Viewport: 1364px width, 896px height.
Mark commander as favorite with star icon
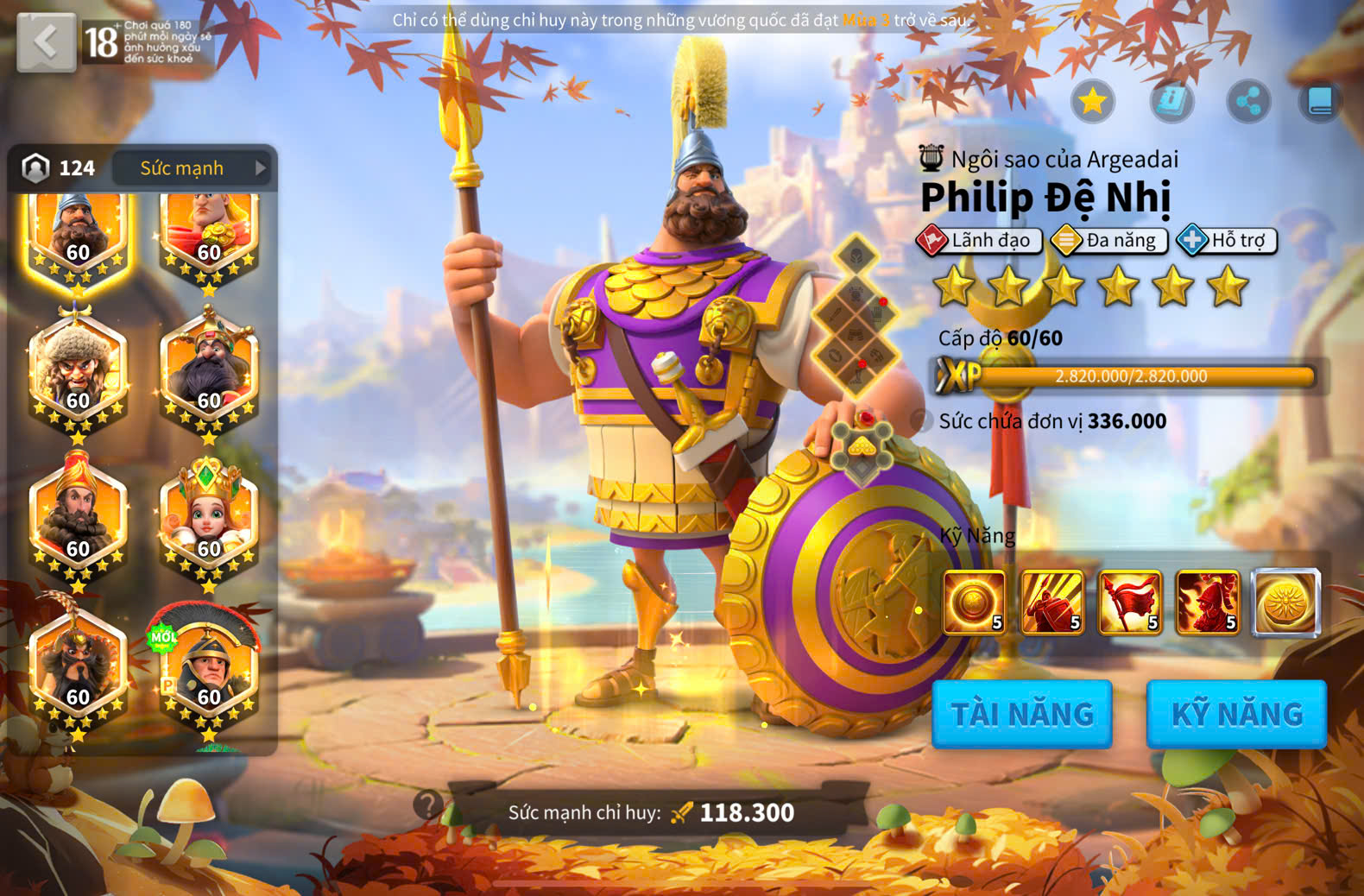pyautogui.click(x=1092, y=102)
